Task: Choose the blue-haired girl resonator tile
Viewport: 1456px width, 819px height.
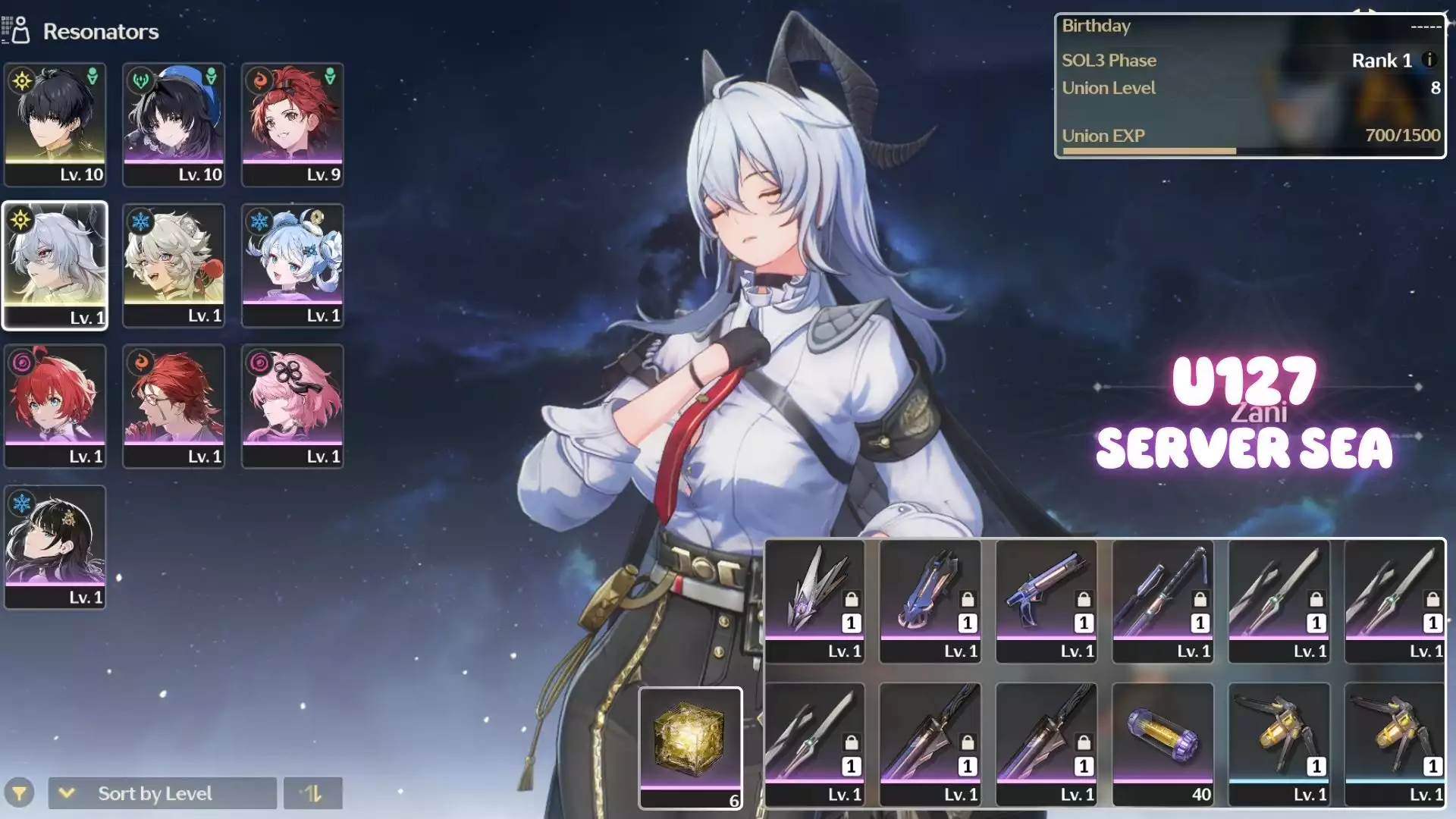Action: (293, 265)
